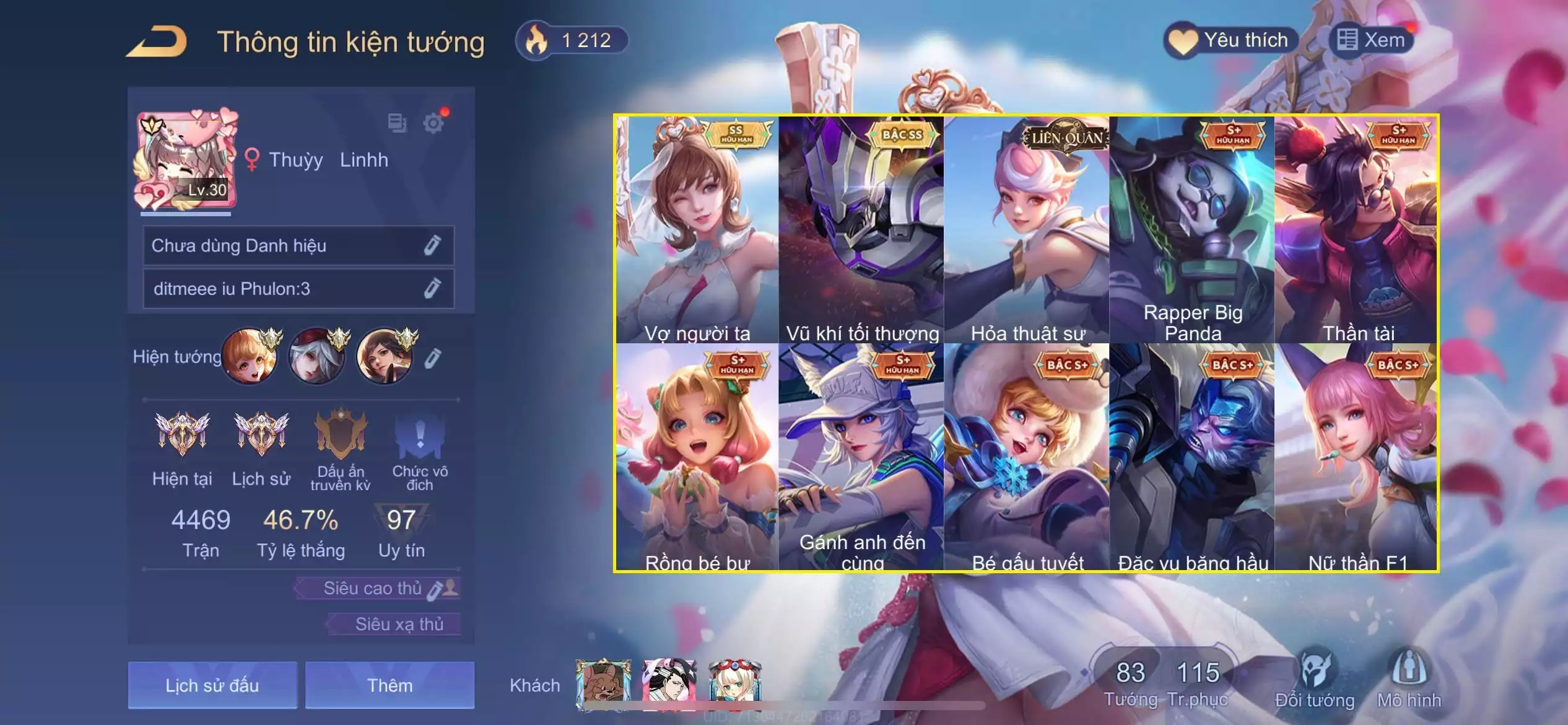The image size is (1568, 725).
Task: Show the Nữ thần F1 skin
Action: [x=1356, y=457]
